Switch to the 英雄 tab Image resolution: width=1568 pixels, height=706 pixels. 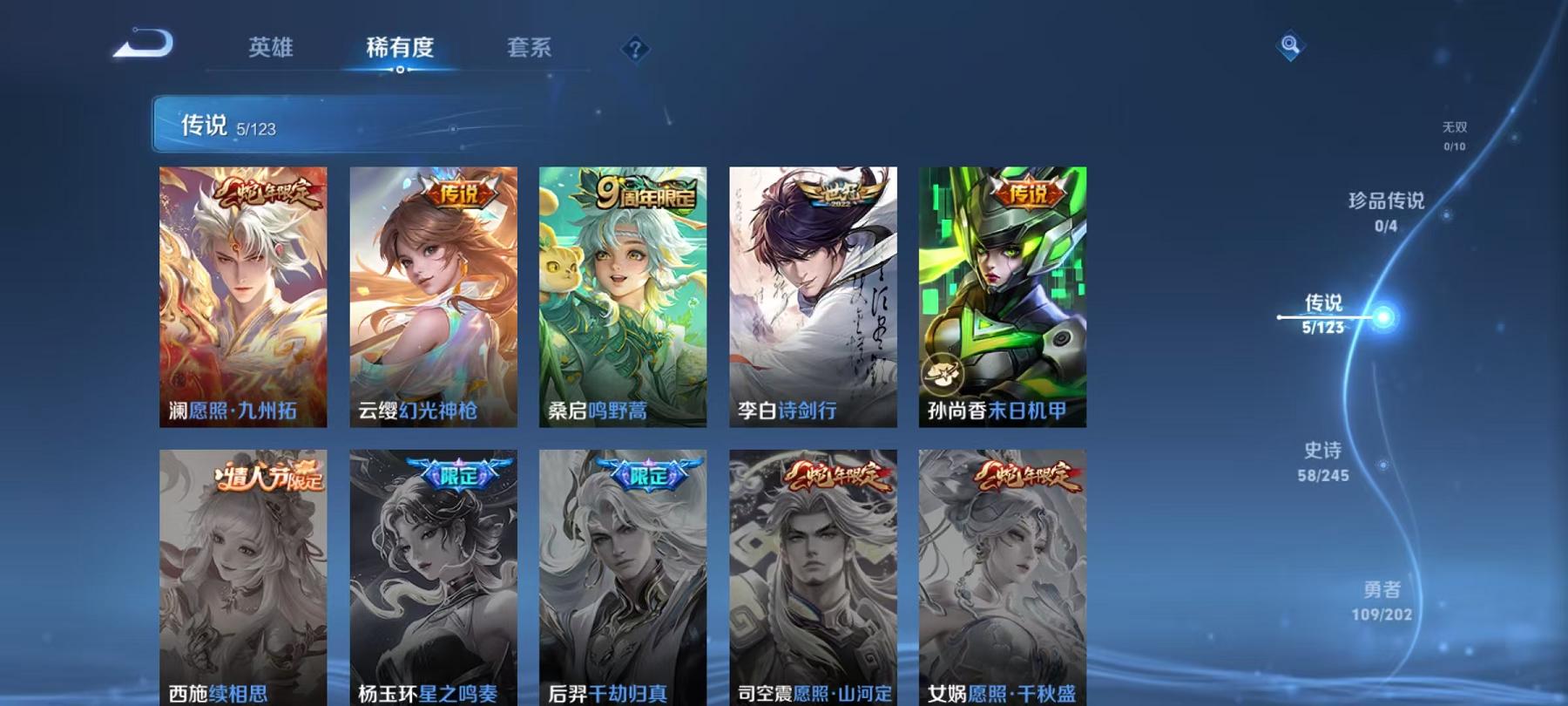click(x=271, y=48)
